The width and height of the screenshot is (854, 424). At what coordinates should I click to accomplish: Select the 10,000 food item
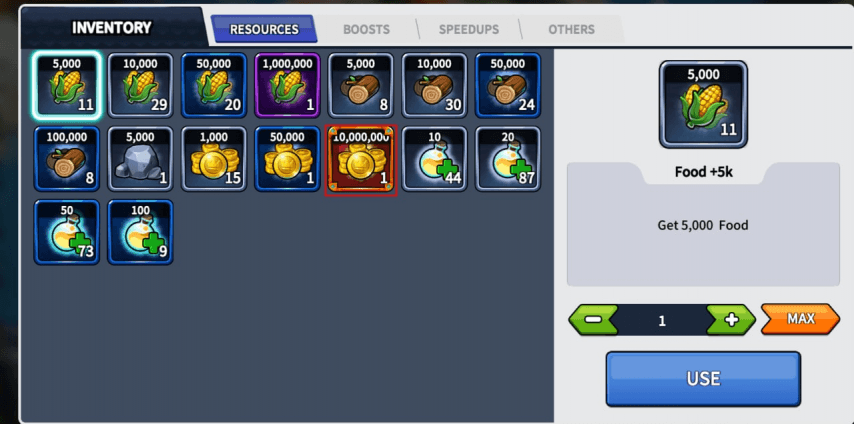tap(140, 85)
